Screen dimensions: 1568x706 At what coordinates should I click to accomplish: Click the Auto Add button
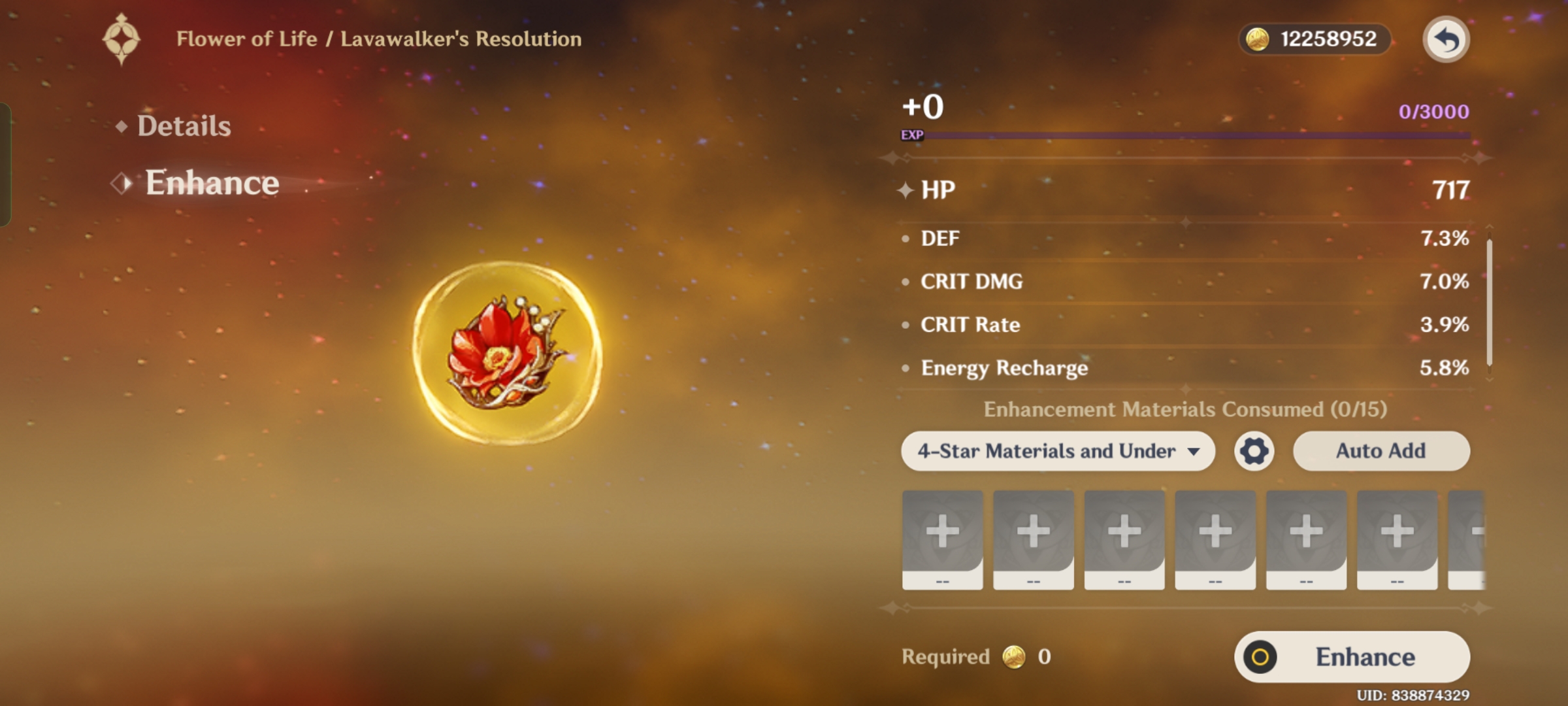[x=1381, y=451]
